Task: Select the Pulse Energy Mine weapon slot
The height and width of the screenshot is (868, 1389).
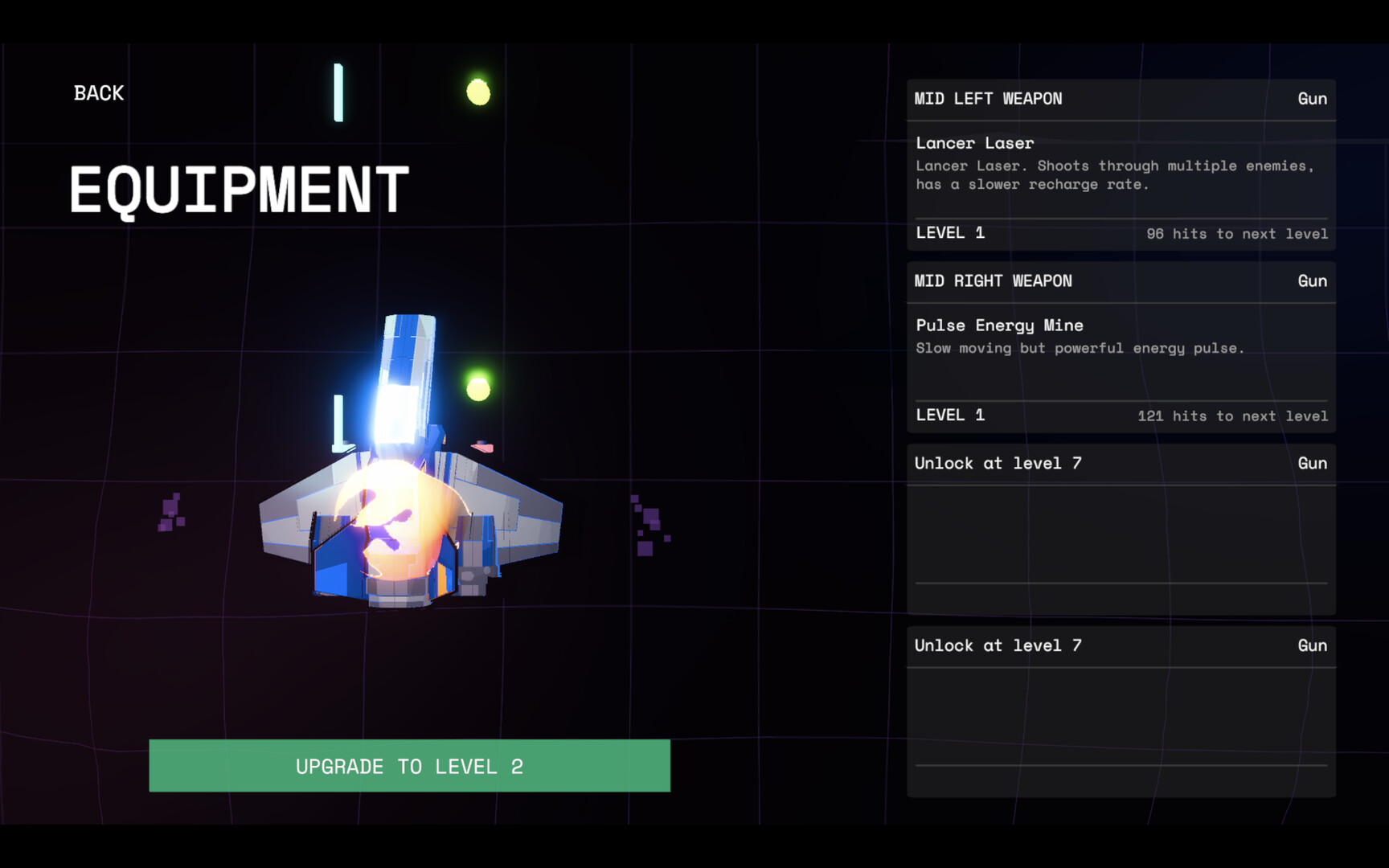Action: 1000,325
